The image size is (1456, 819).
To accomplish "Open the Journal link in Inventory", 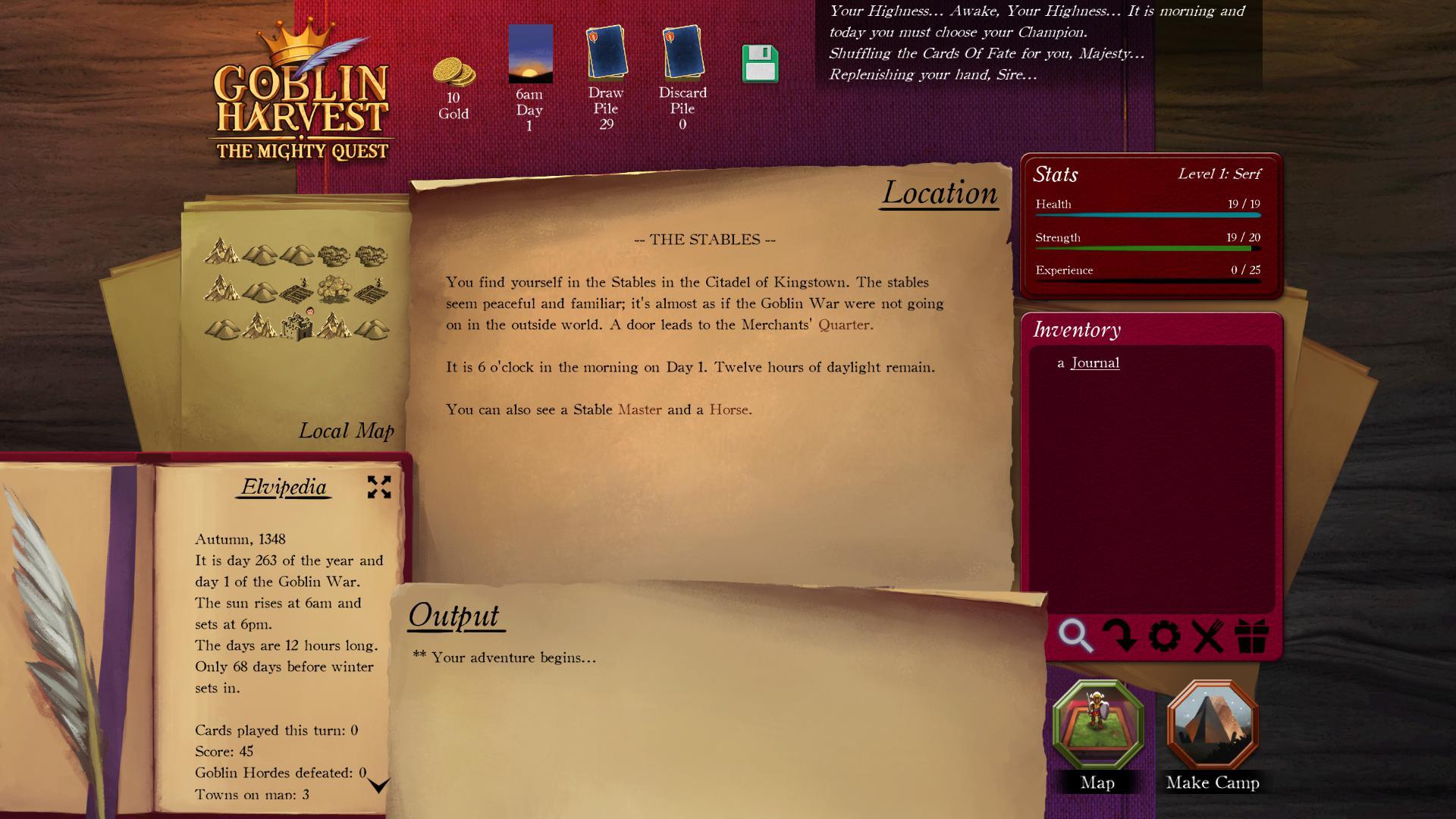I will [x=1094, y=362].
